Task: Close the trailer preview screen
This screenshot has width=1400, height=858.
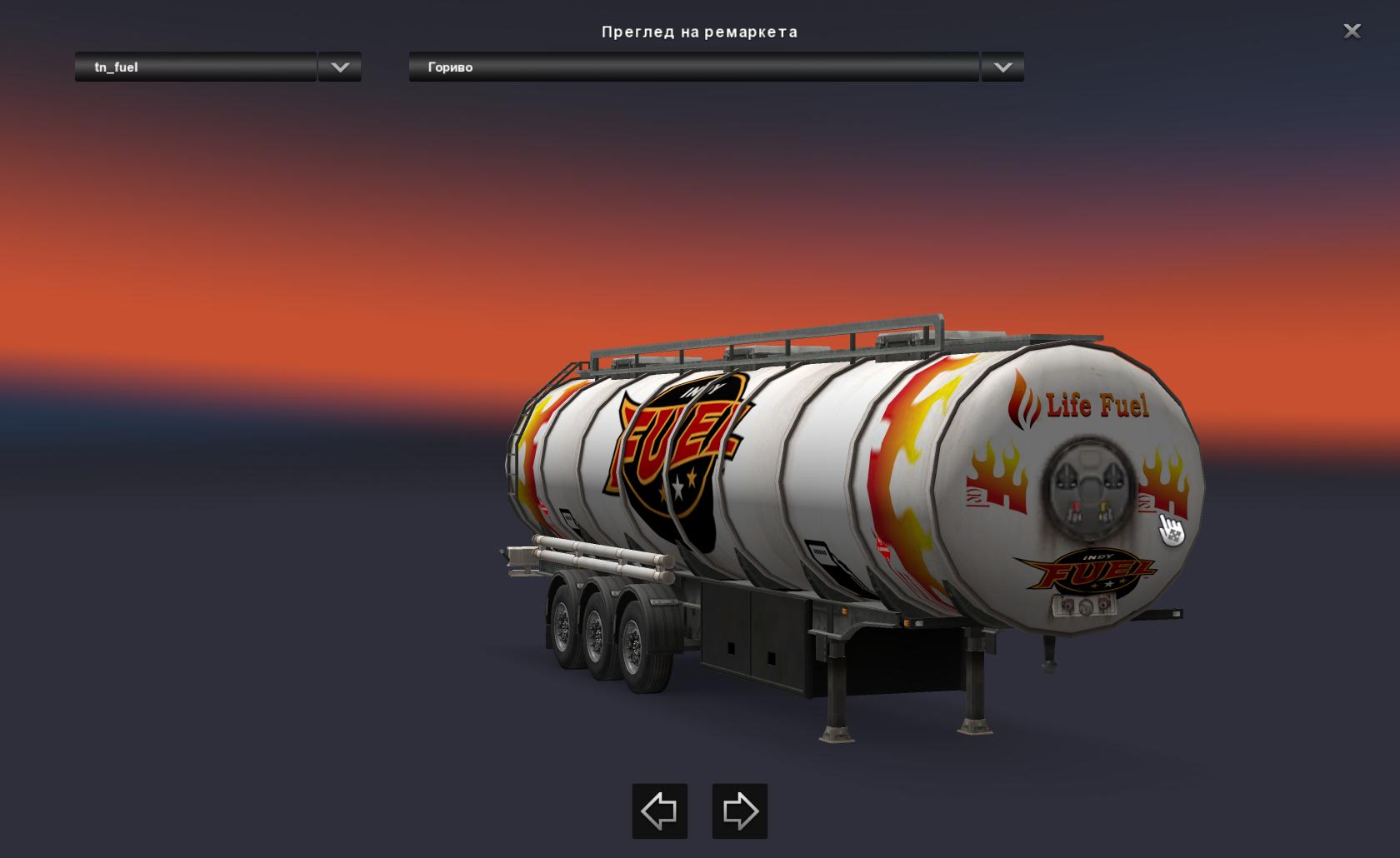Action: [x=1352, y=32]
